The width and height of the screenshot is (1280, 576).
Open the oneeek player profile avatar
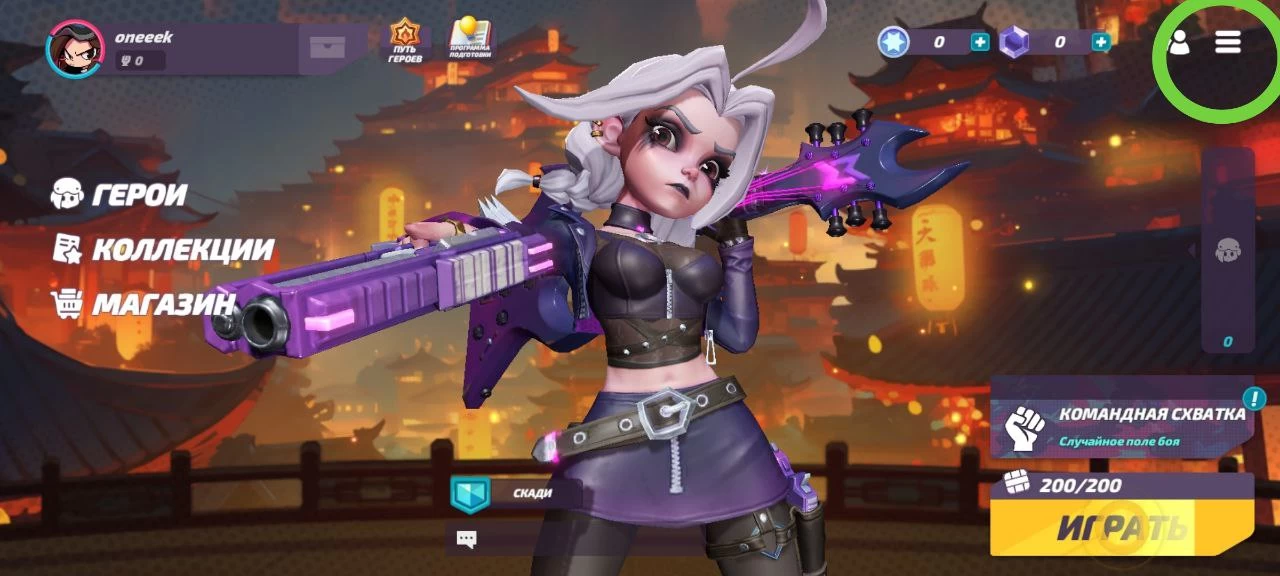[74, 49]
